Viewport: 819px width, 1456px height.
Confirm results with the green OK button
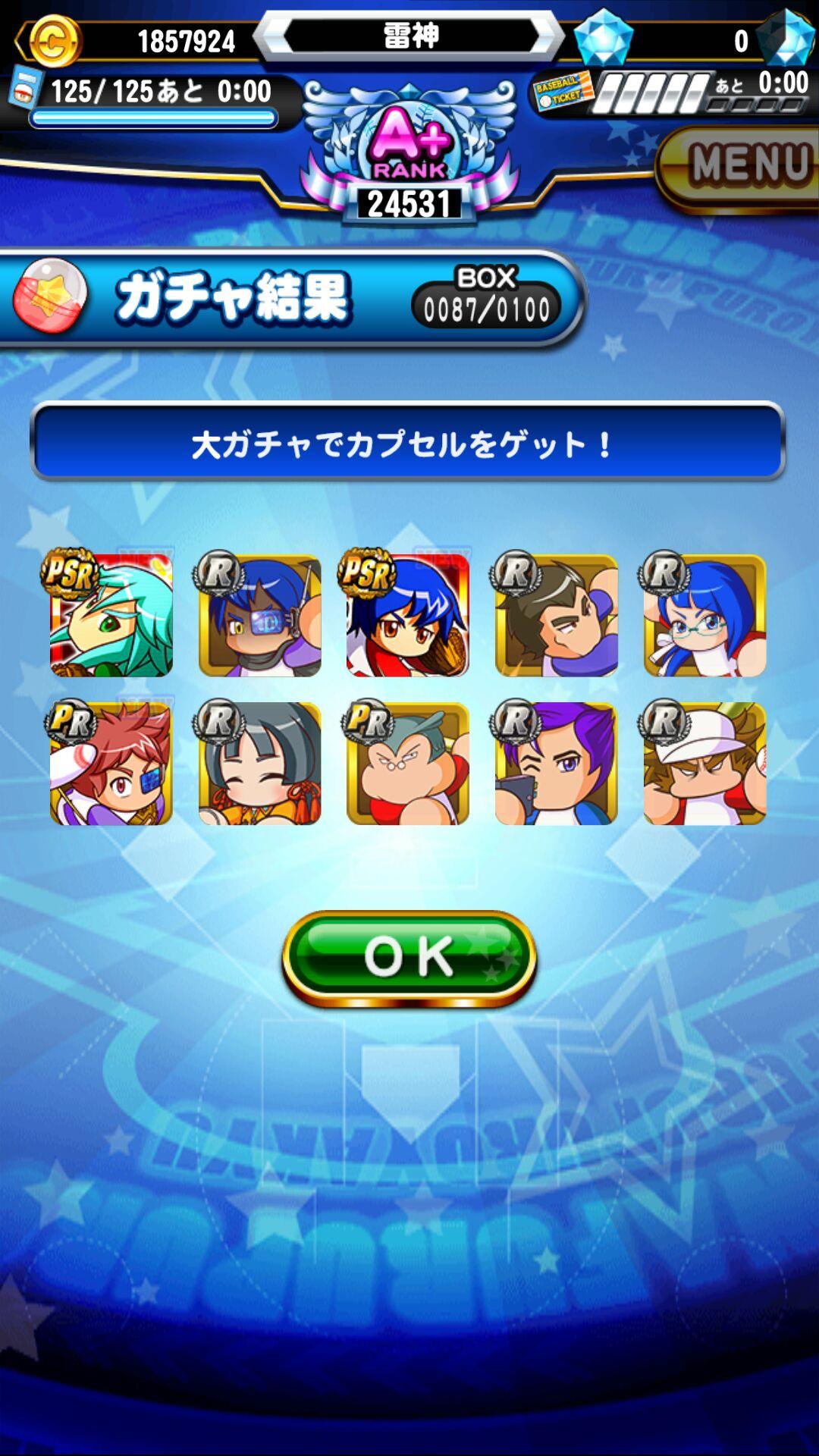[409, 959]
